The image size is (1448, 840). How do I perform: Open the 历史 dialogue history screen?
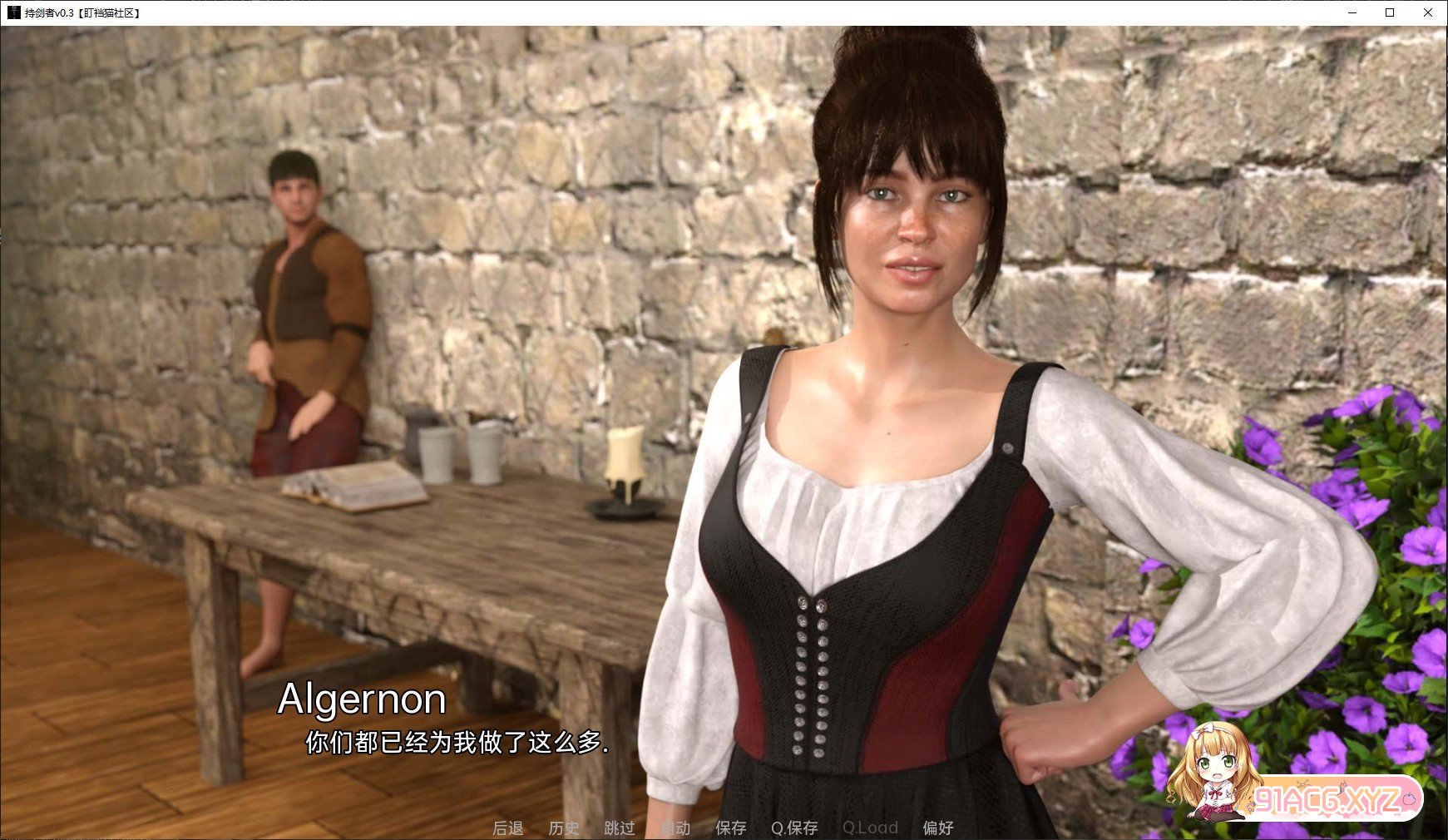click(x=565, y=828)
